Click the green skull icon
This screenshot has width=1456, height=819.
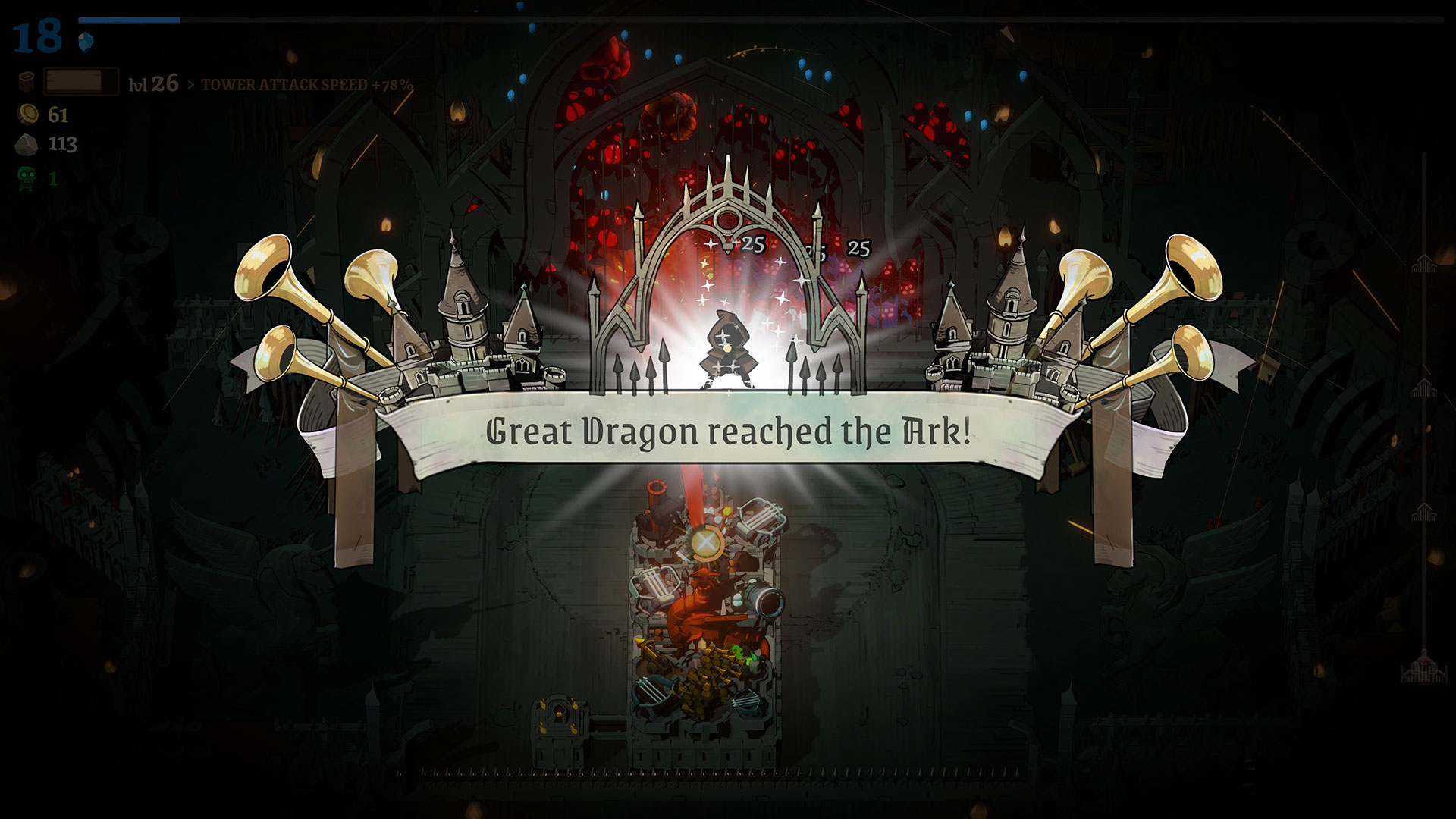click(x=27, y=178)
